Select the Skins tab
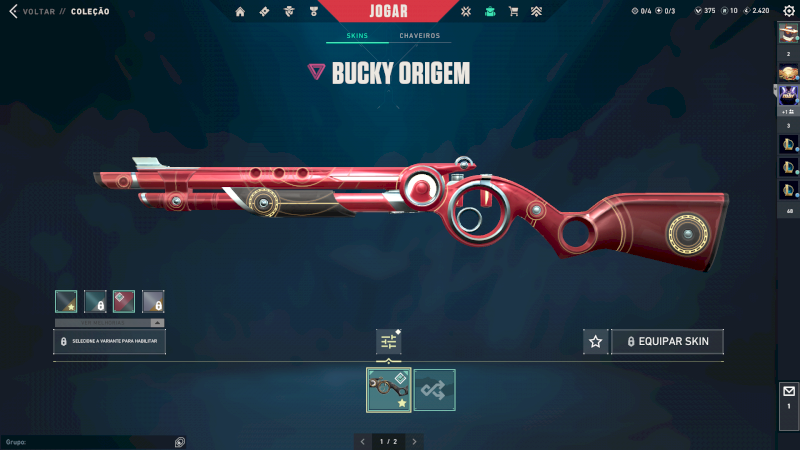 click(357, 36)
